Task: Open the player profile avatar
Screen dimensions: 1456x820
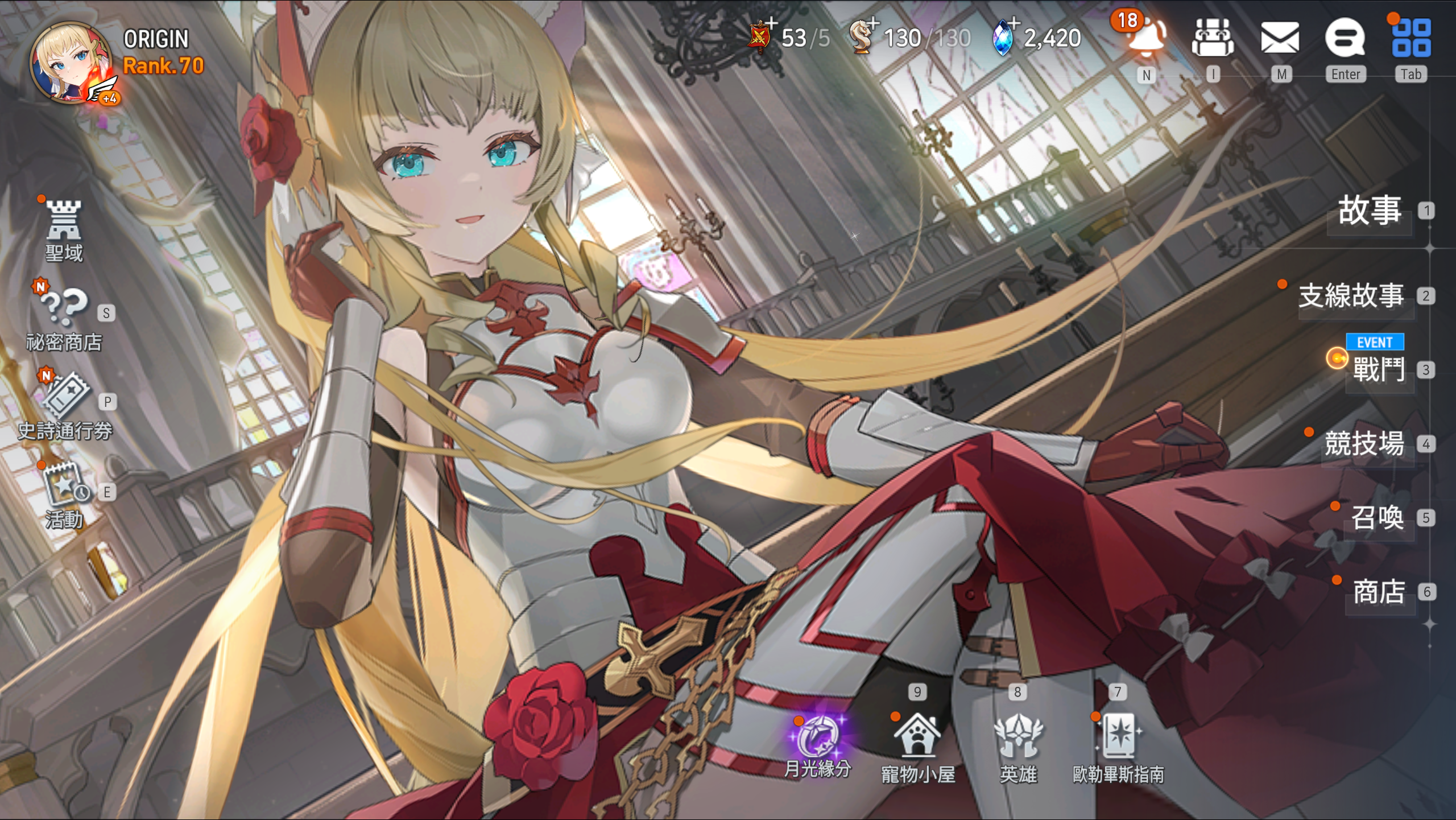Action: (71, 63)
